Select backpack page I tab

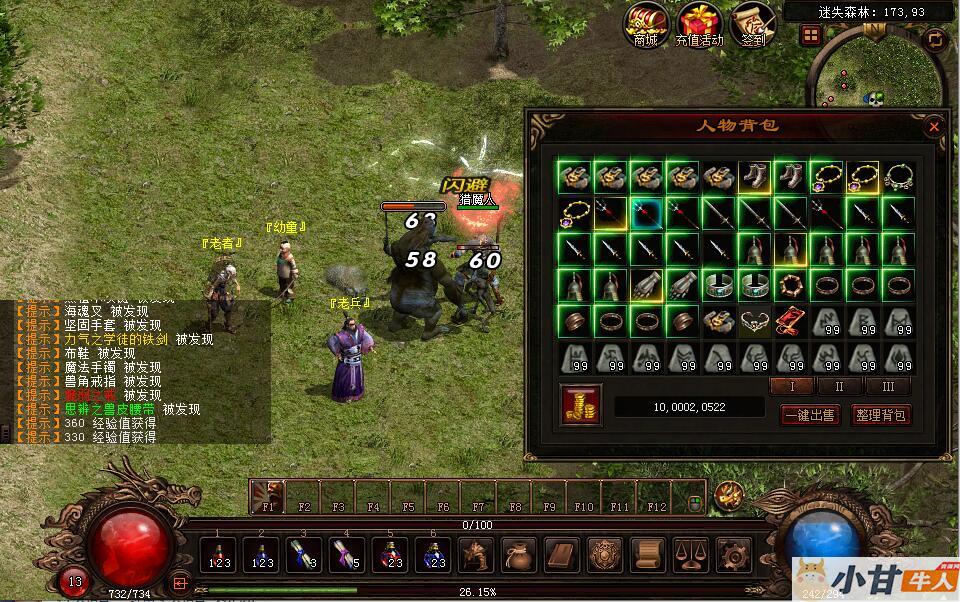click(790, 386)
